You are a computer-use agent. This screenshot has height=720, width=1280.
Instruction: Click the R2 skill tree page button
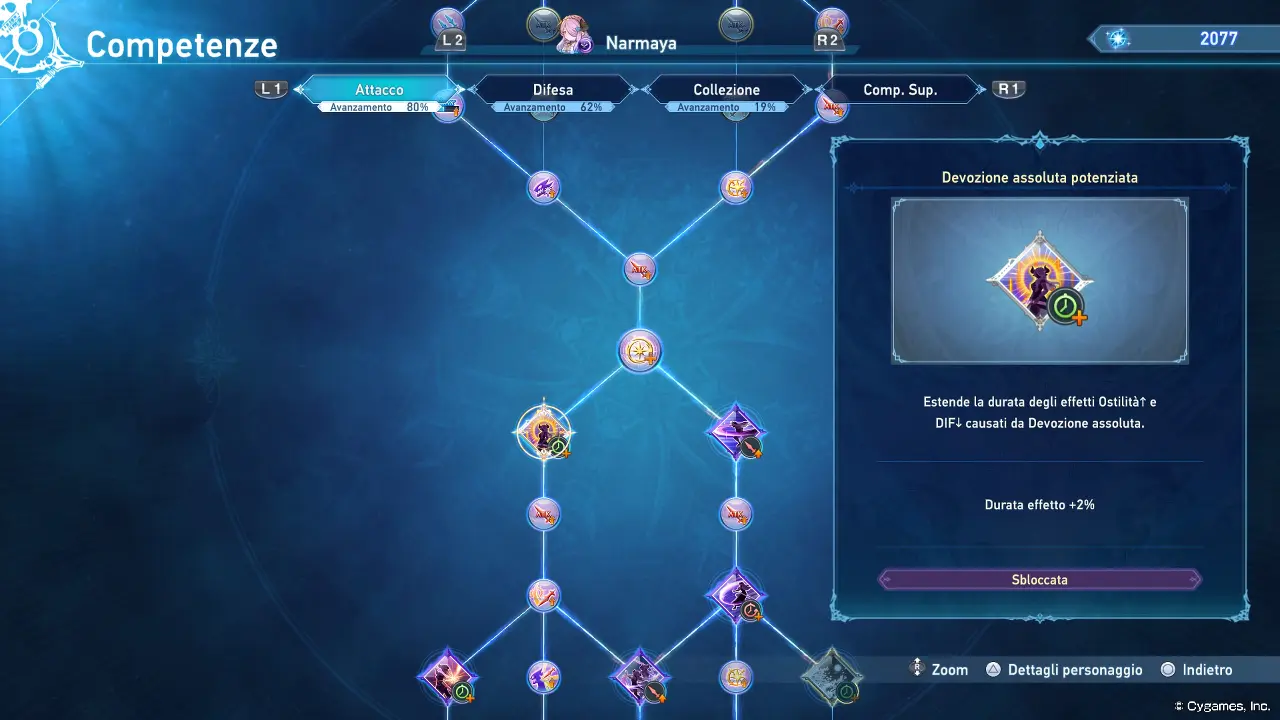[831, 40]
